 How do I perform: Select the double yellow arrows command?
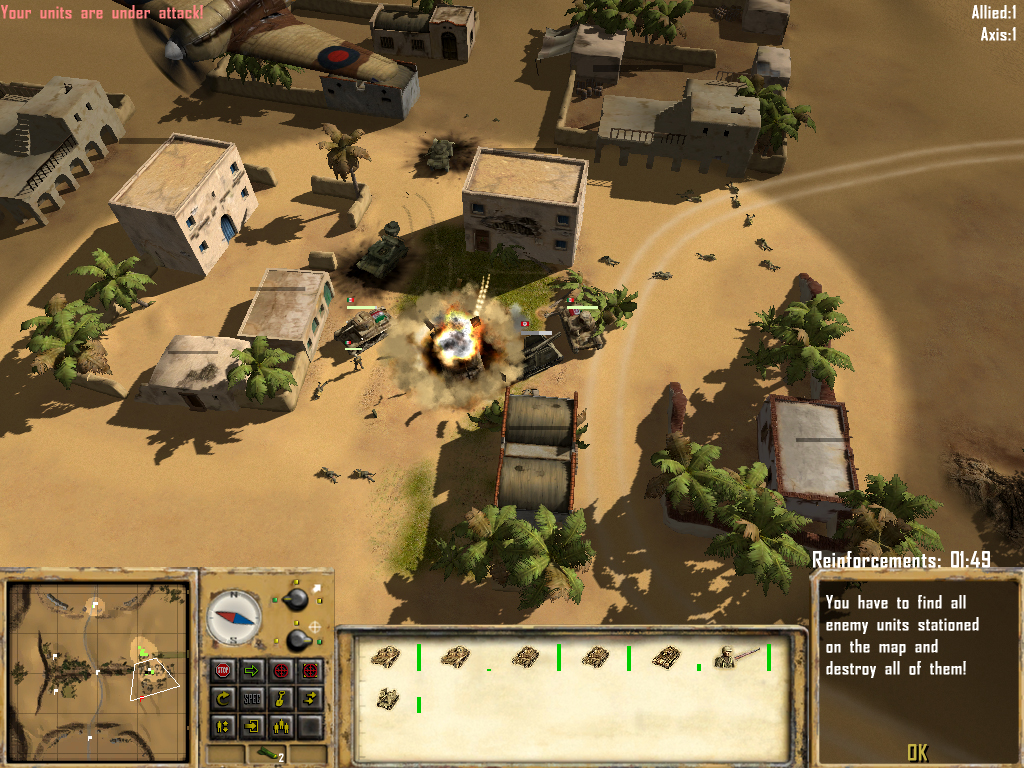click(310, 698)
